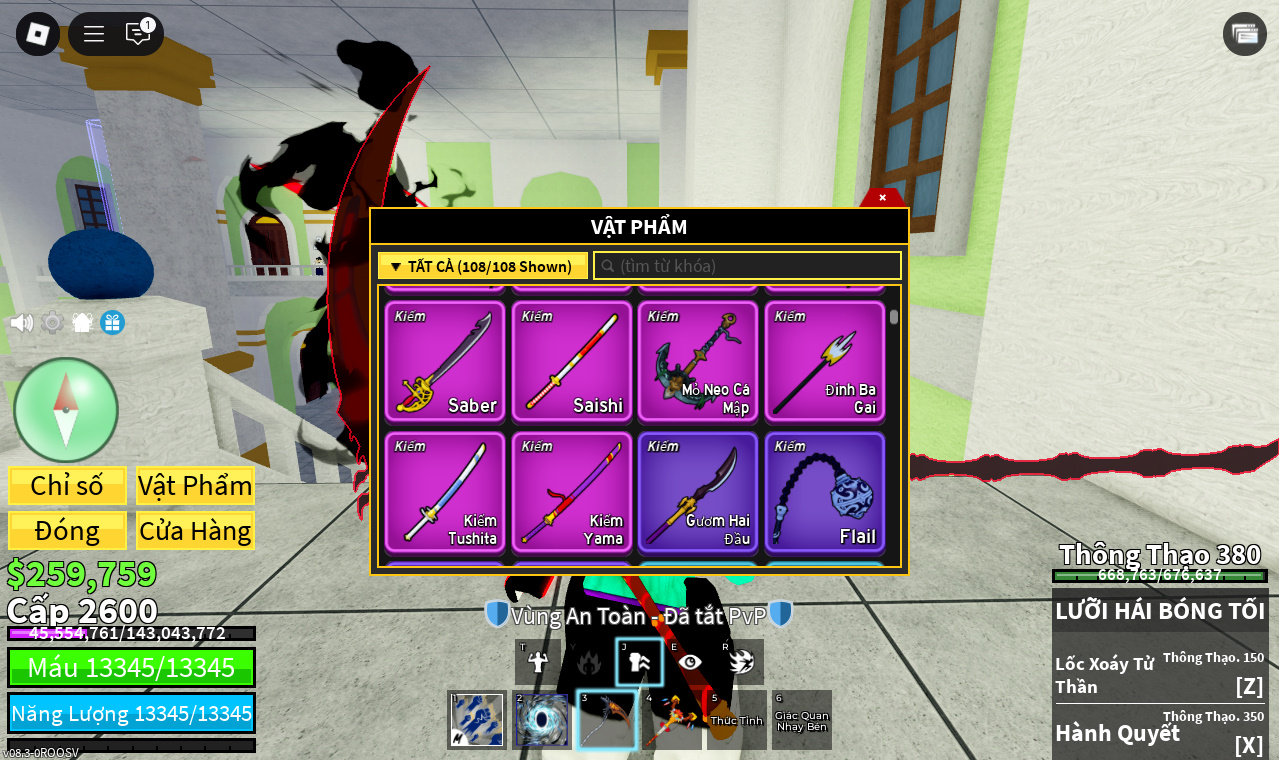Close the Vật Phẩm inventory window
Image resolution: width=1279 pixels, height=760 pixels.
point(882,198)
